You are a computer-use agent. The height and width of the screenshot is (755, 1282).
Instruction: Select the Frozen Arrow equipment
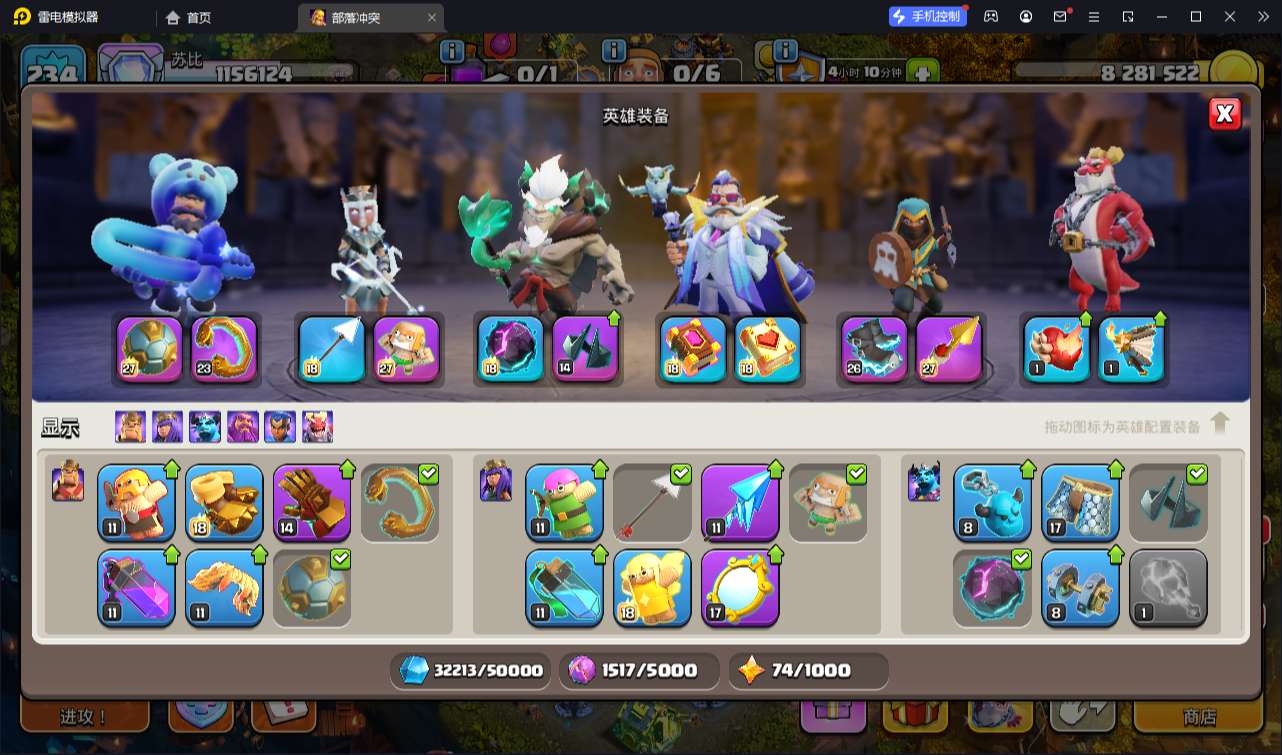740,502
